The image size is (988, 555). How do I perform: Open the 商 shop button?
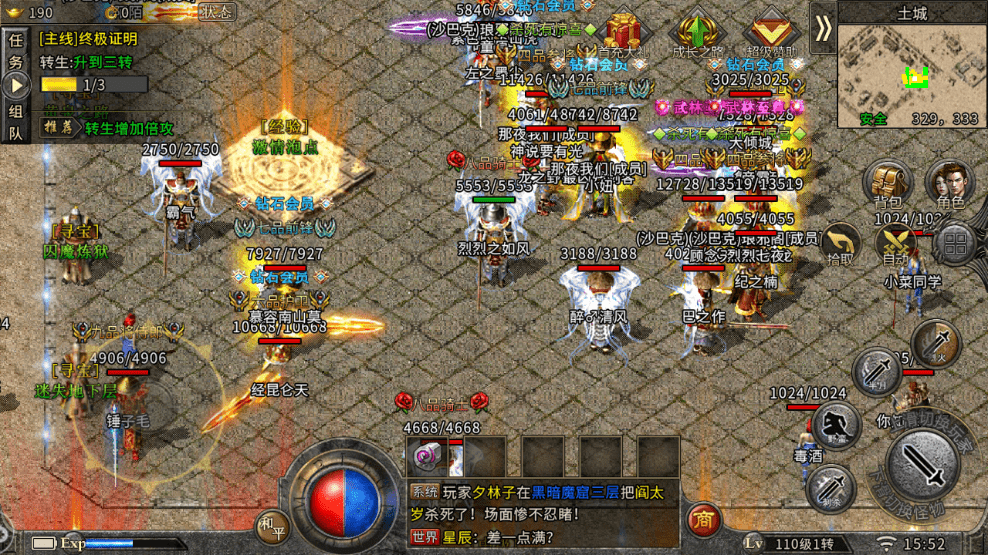(x=705, y=517)
